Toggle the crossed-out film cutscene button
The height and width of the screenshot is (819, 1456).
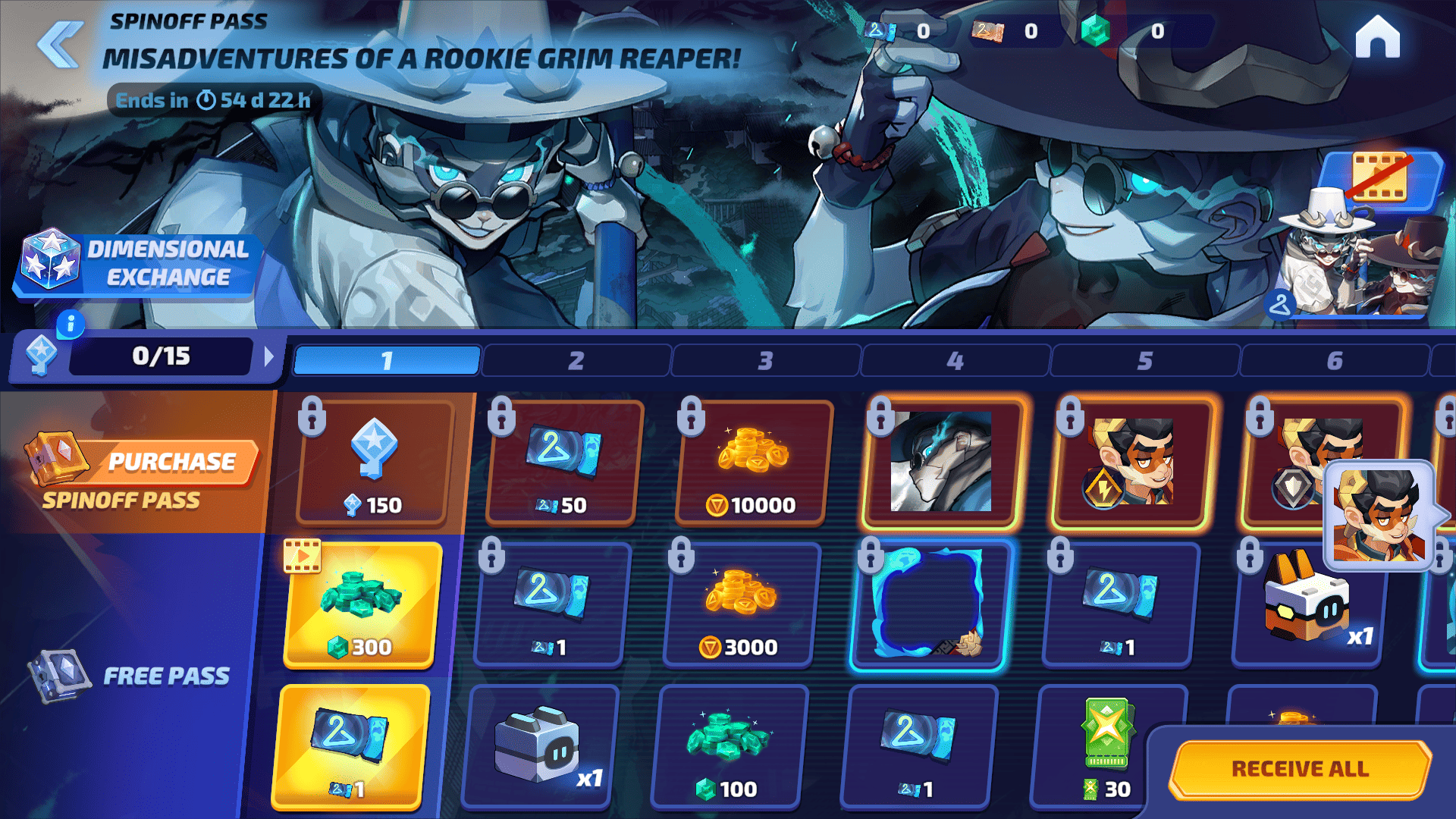[1380, 177]
